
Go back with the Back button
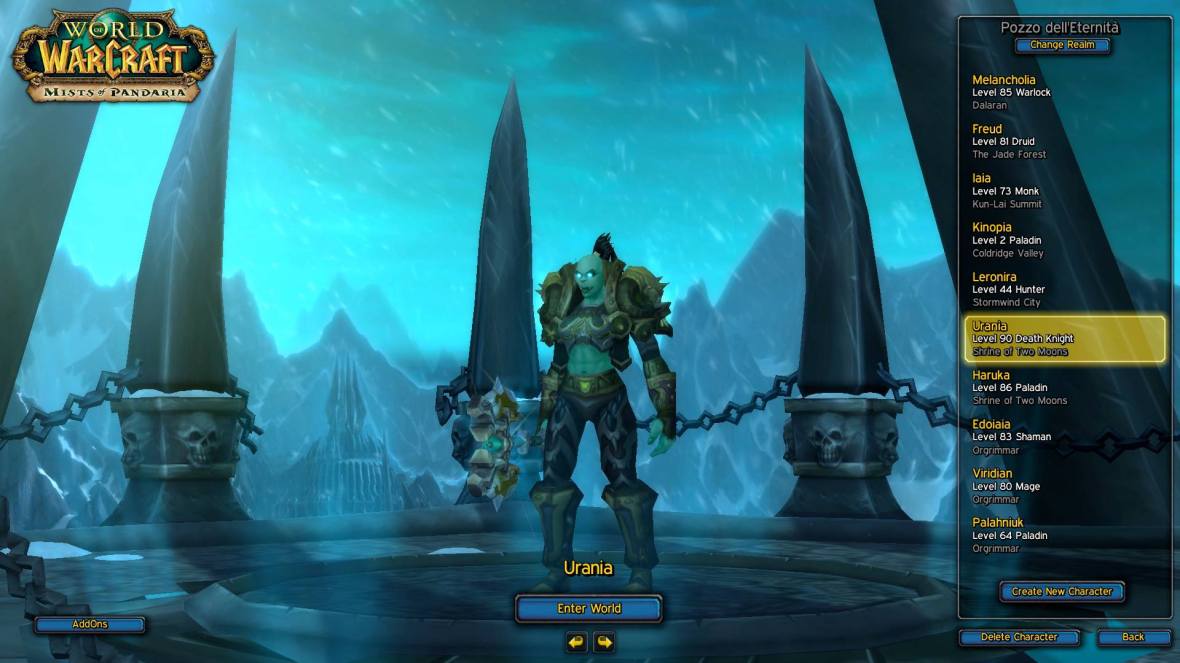pyautogui.click(x=1133, y=637)
